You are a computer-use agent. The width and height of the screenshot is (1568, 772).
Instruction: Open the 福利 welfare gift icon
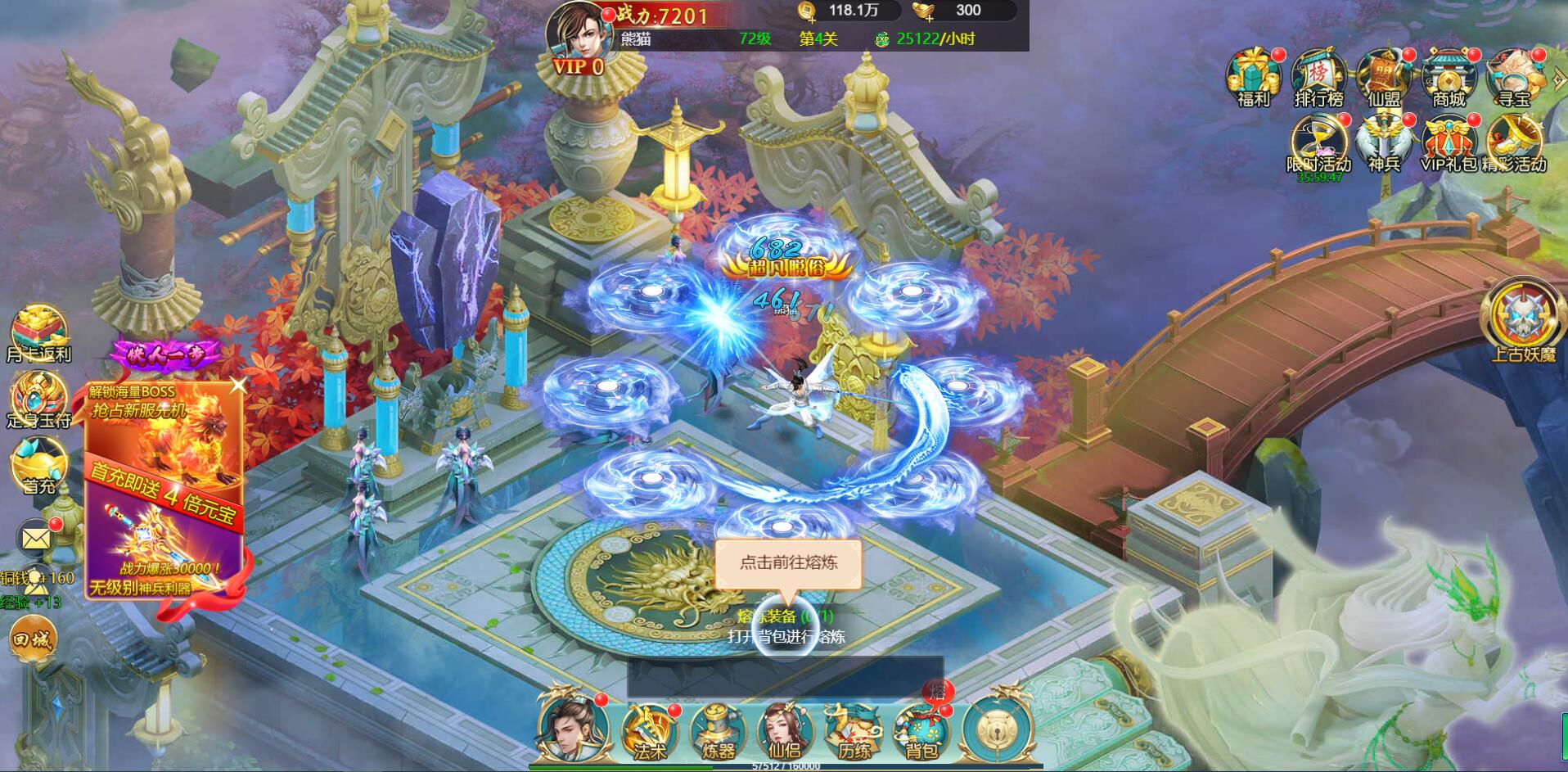coord(1253,76)
